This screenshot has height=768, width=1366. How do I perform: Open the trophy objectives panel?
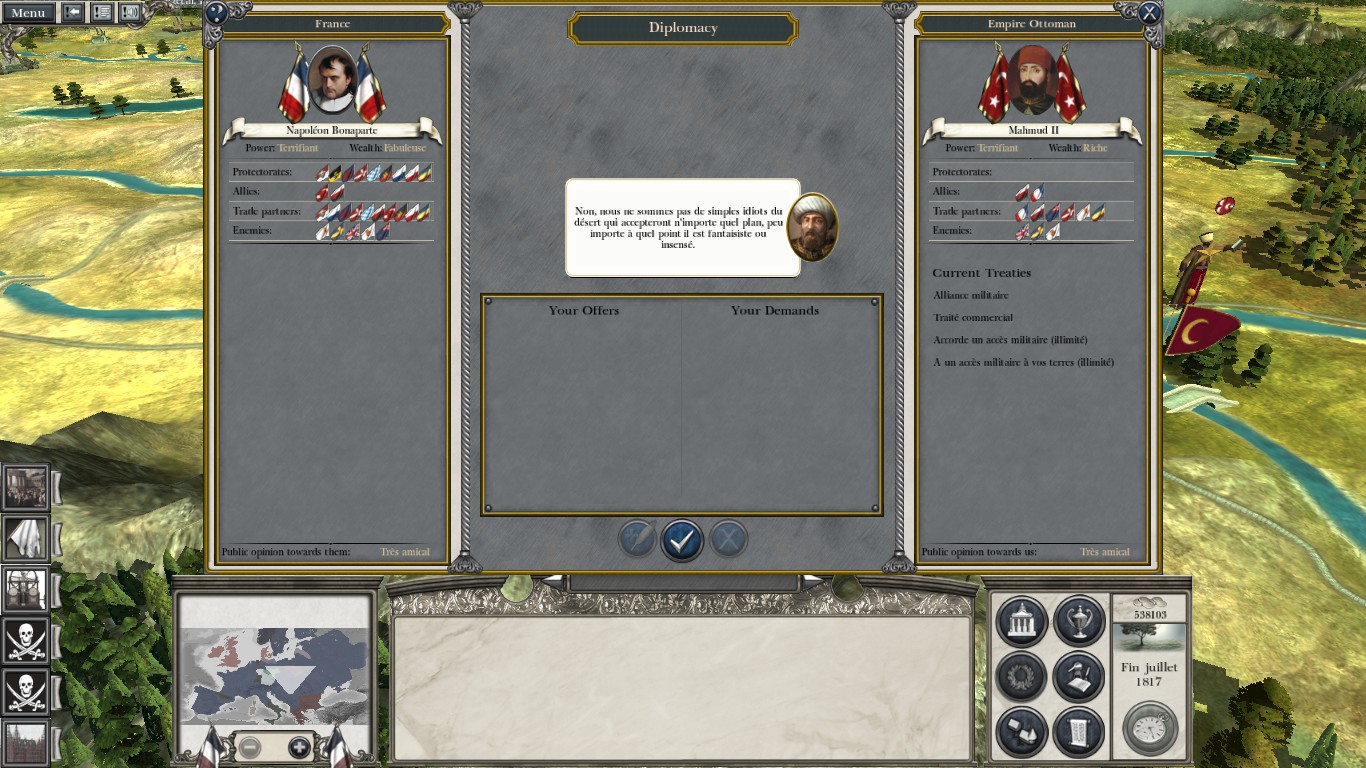(x=1078, y=621)
